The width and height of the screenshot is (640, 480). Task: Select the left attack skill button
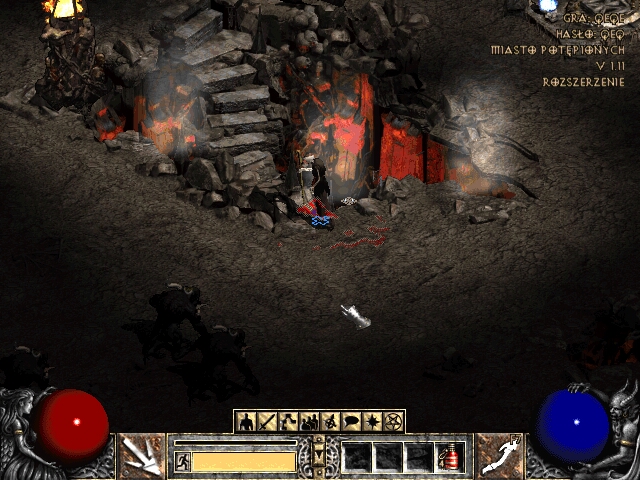click(x=141, y=455)
